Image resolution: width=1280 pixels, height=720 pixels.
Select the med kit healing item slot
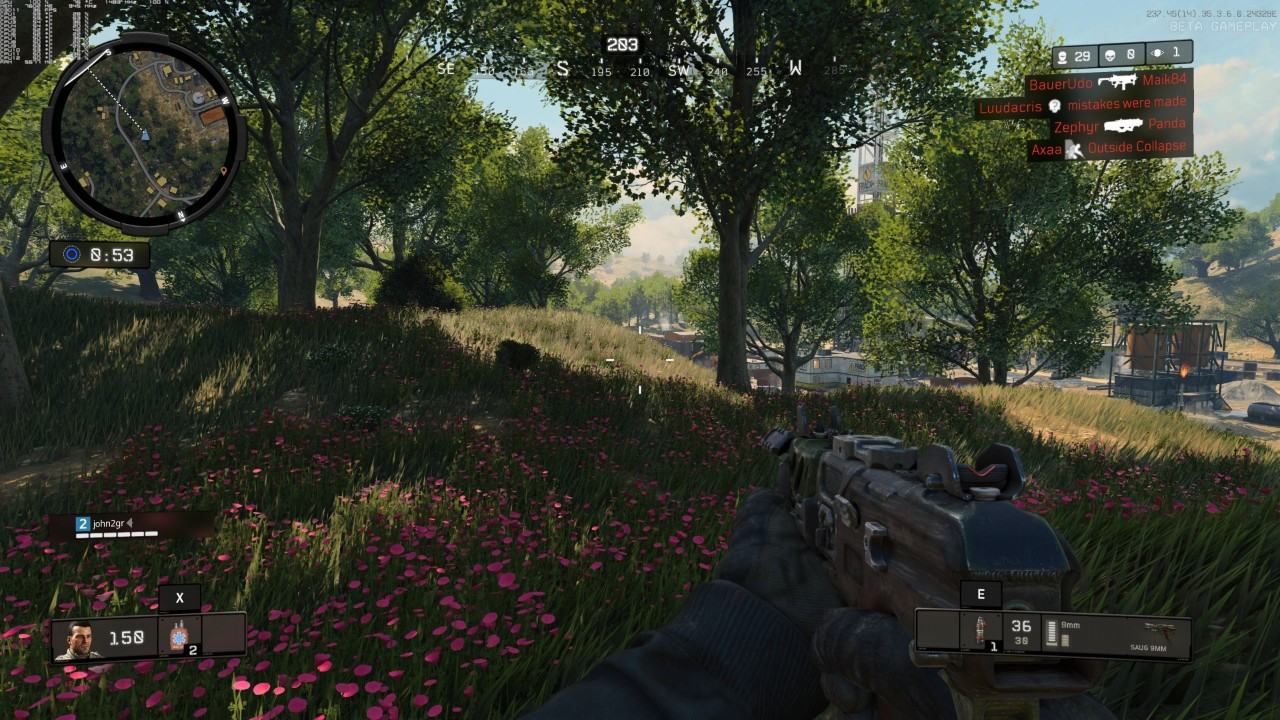coord(179,636)
